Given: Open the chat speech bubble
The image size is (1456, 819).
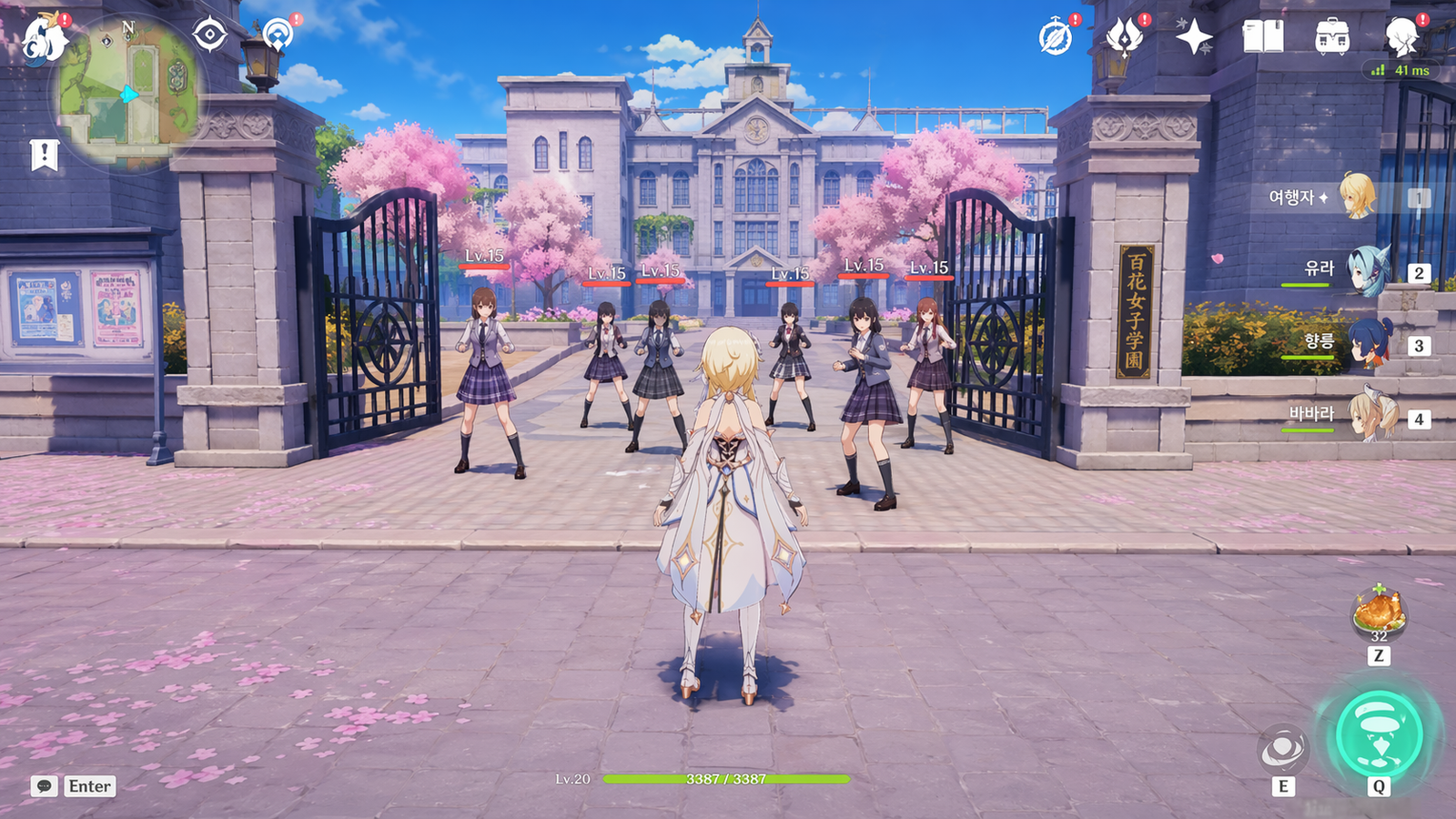Looking at the screenshot, I should click(44, 786).
